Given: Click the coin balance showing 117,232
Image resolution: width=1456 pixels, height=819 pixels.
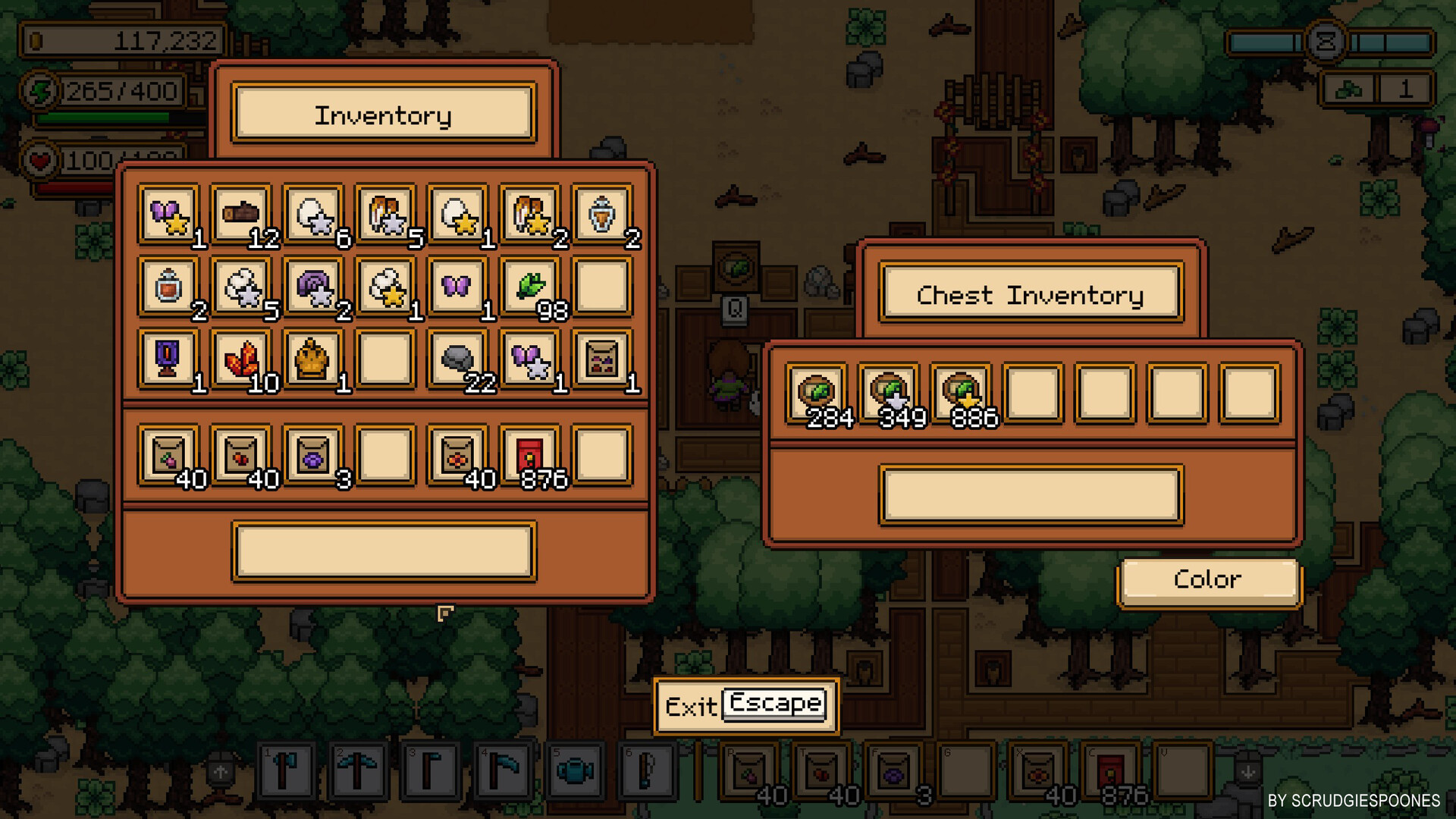Looking at the screenshot, I should coord(121,42).
